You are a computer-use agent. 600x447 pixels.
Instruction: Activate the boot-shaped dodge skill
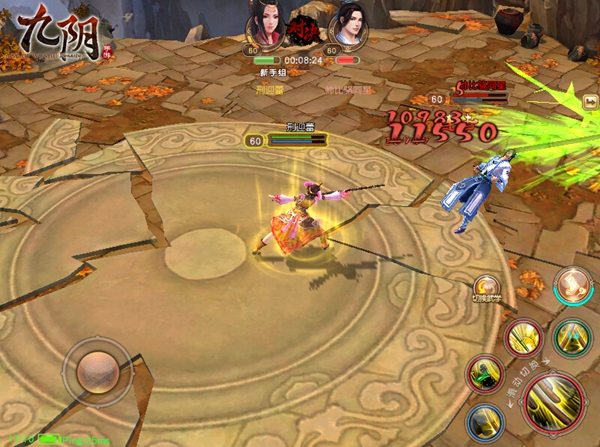click(x=573, y=284)
